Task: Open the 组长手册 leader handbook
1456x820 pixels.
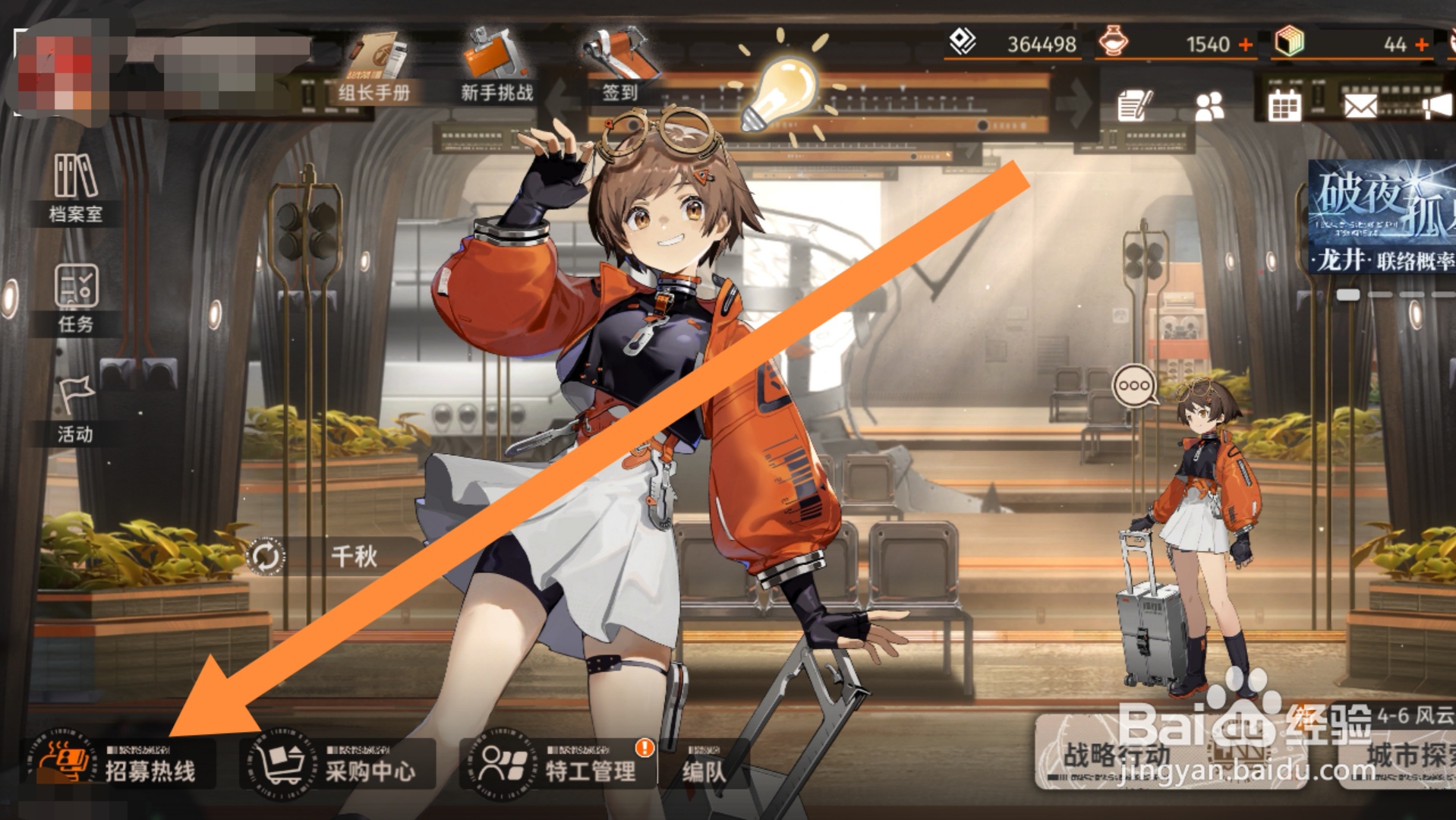Action: click(374, 70)
